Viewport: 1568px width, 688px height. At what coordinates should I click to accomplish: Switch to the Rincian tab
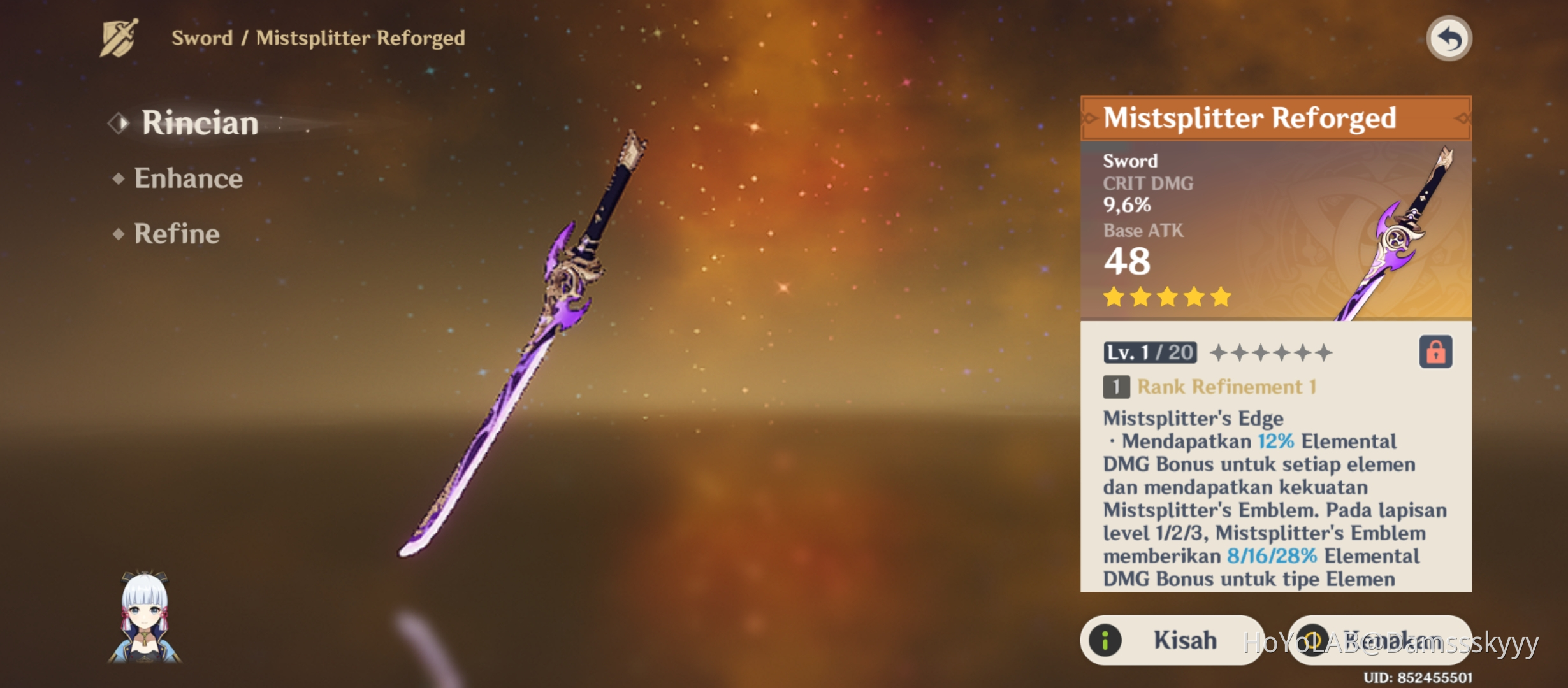point(199,122)
